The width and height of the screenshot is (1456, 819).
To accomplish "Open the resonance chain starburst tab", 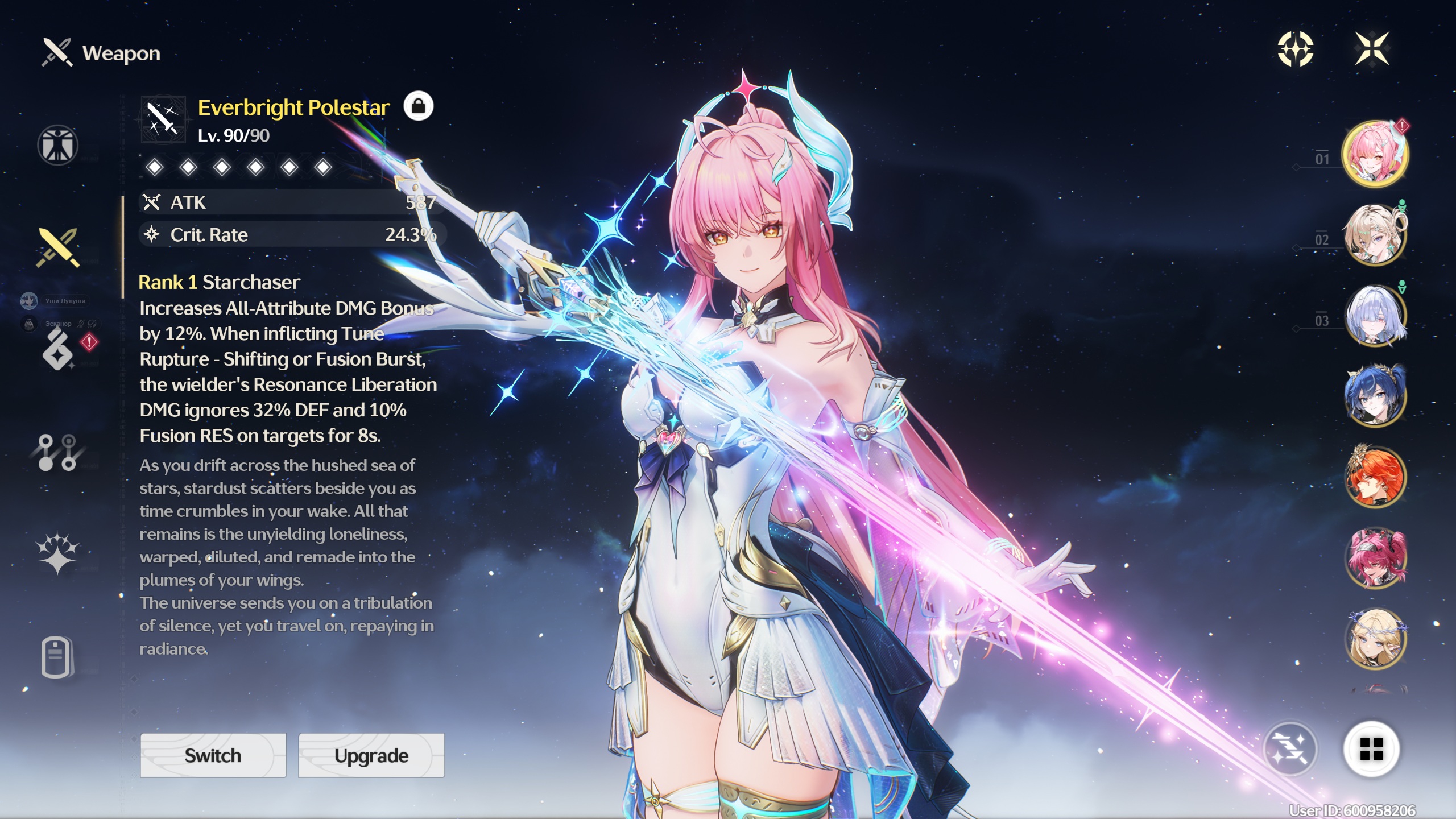I will pyautogui.click(x=57, y=553).
